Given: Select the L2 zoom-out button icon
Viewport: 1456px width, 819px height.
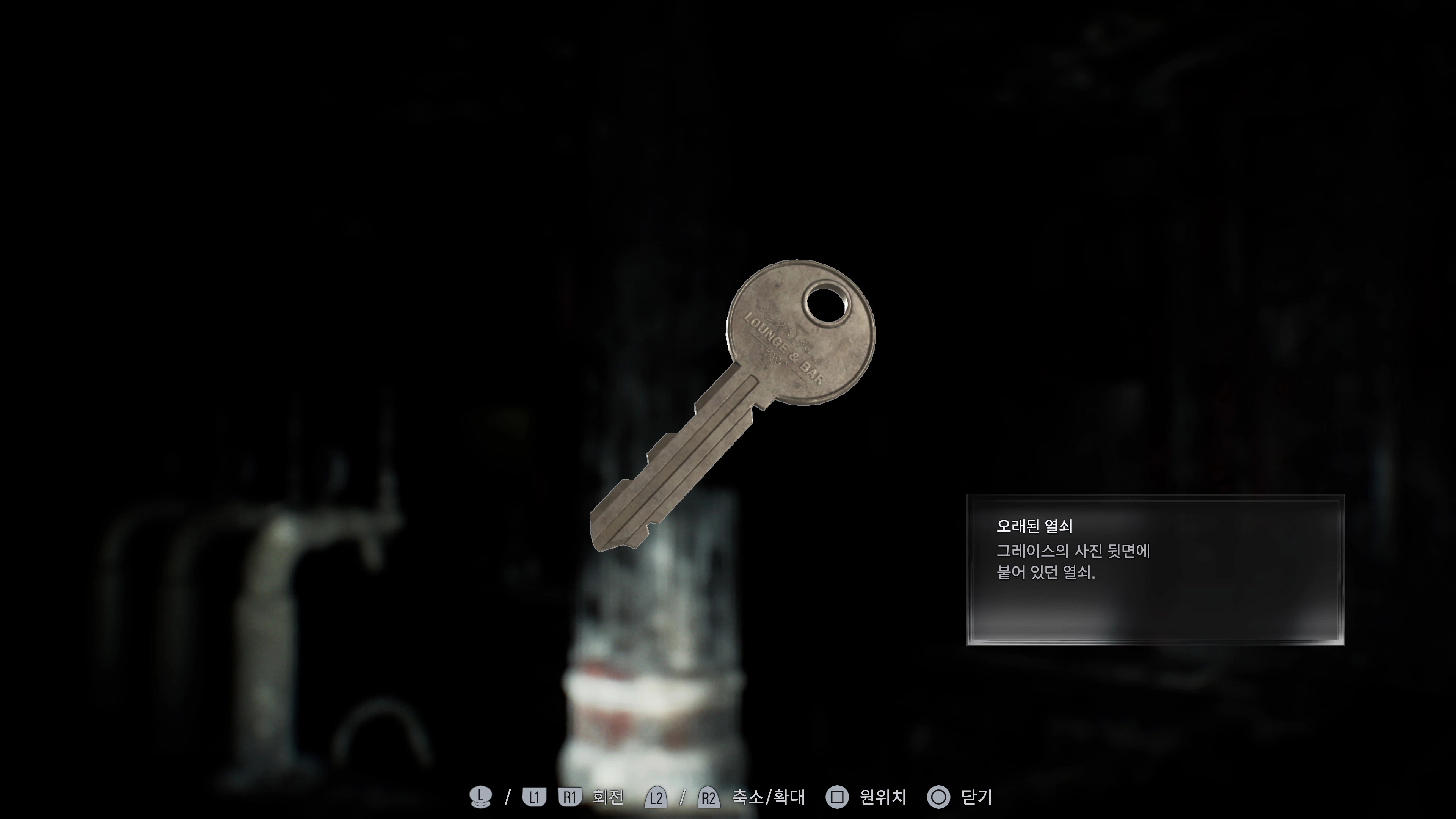Looking at the screenshot, I should pyautogui.click(x=656, y=797).
